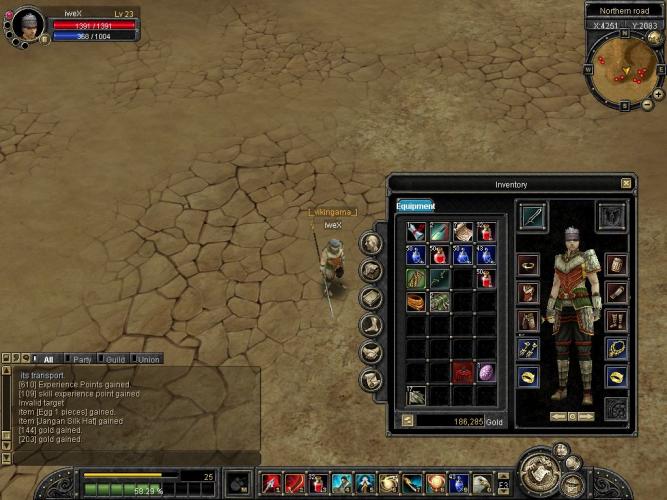This screenshot has width=667, height=500.
Task: Use the first red skill on hotbar
Action: point(270,484)
